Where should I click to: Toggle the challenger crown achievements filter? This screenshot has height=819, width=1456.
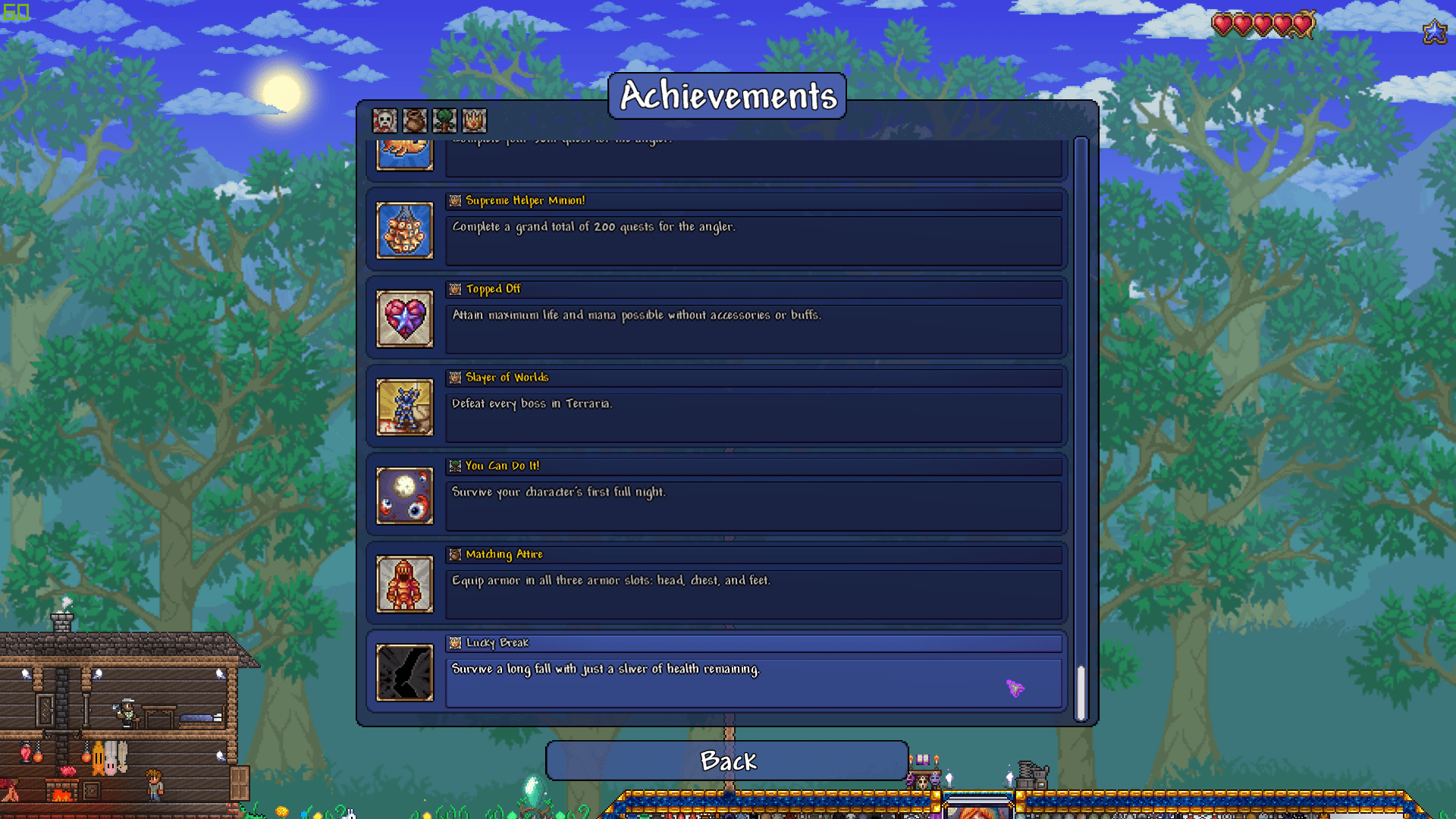tap(474, 120)
